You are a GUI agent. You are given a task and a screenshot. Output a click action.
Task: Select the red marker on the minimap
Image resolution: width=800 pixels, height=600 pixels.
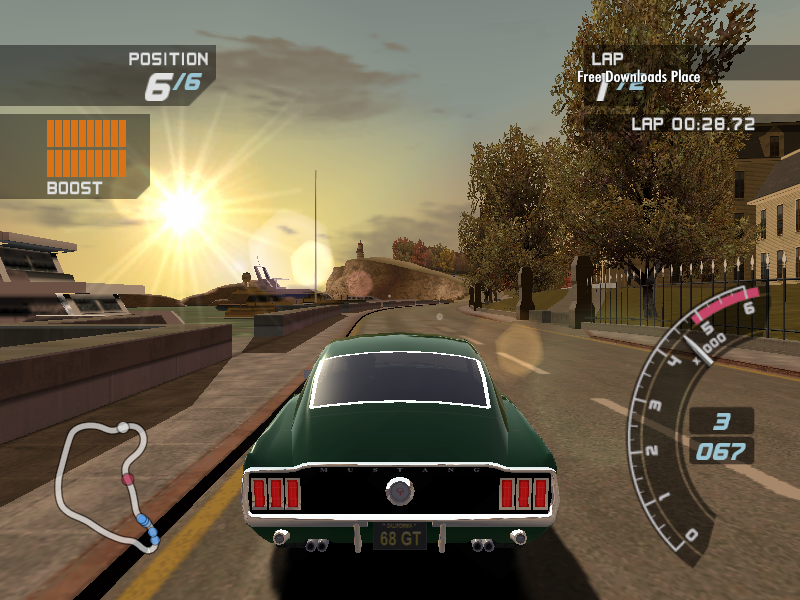click(127, 480)
